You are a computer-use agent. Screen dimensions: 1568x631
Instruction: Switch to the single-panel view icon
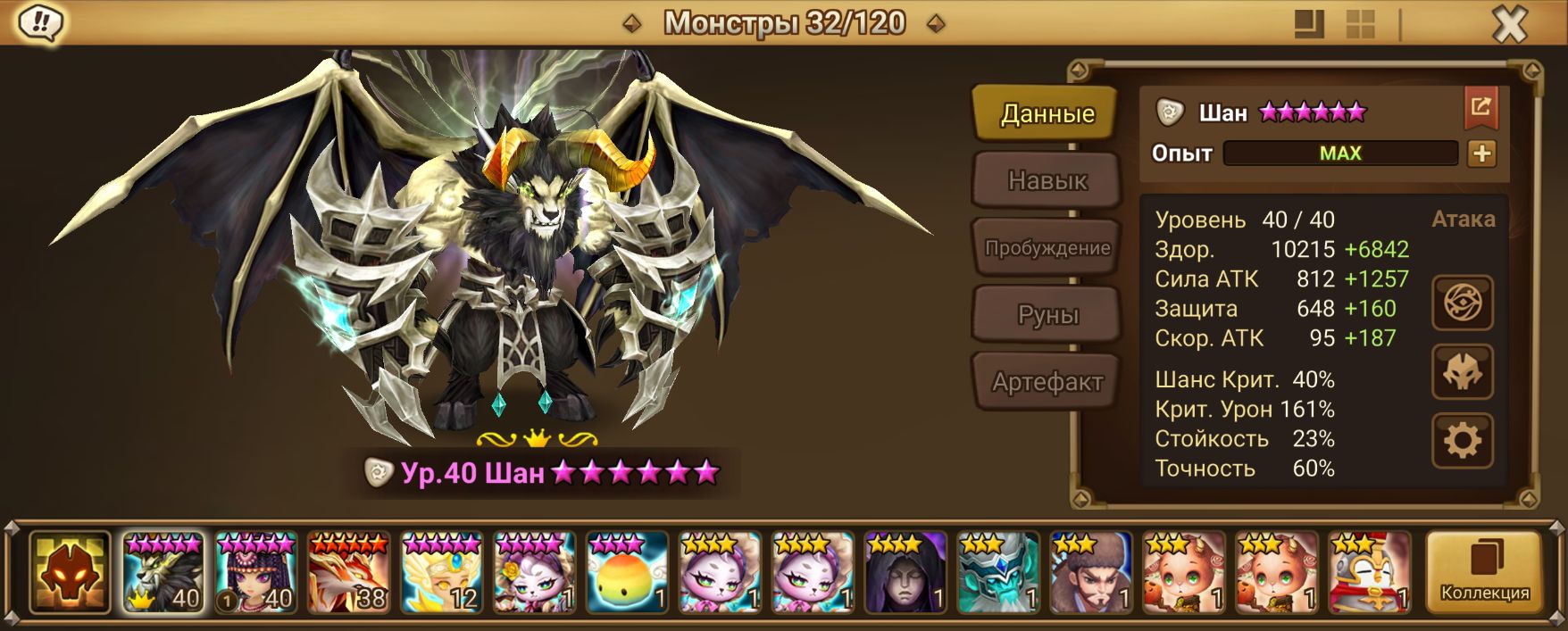tap(1309, 25)
